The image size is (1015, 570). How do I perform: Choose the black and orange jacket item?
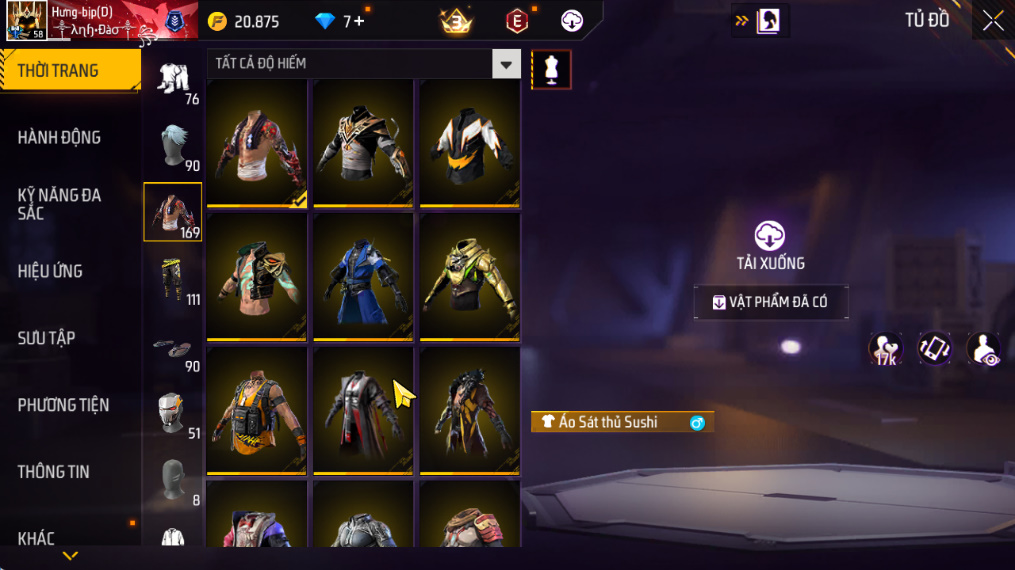click(x=469, y=143)
